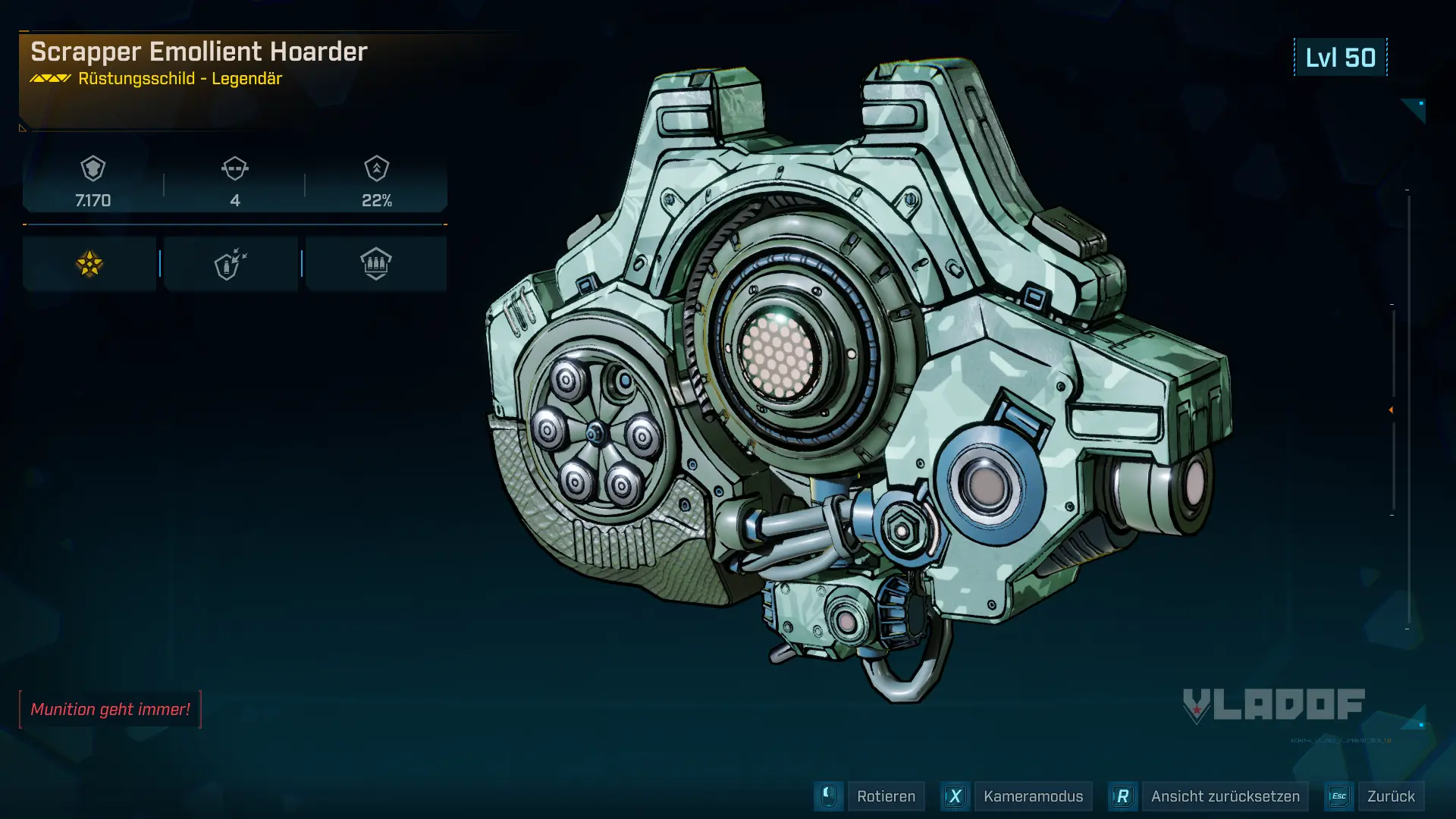Select the shield with sparks perk icon
The width and height of the screenshot is (1456, 819).
[231, 264]
